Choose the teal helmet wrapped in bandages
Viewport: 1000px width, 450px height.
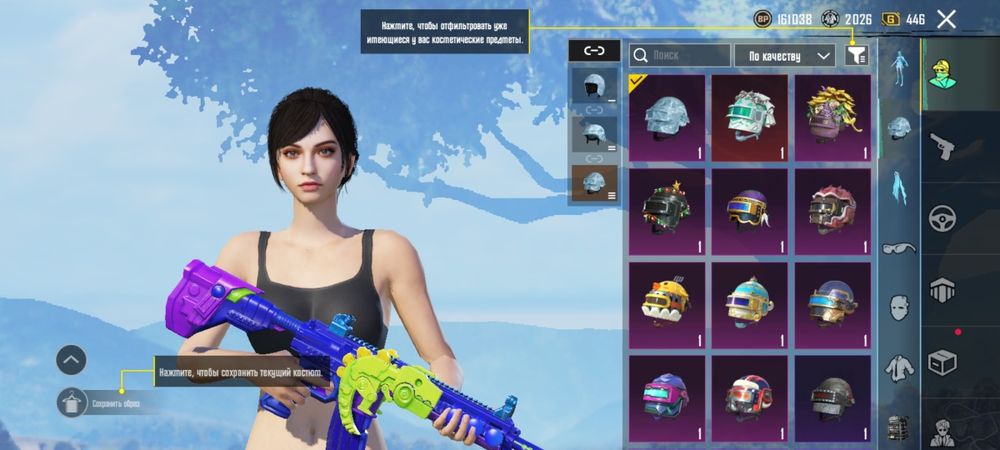(750, 118)
